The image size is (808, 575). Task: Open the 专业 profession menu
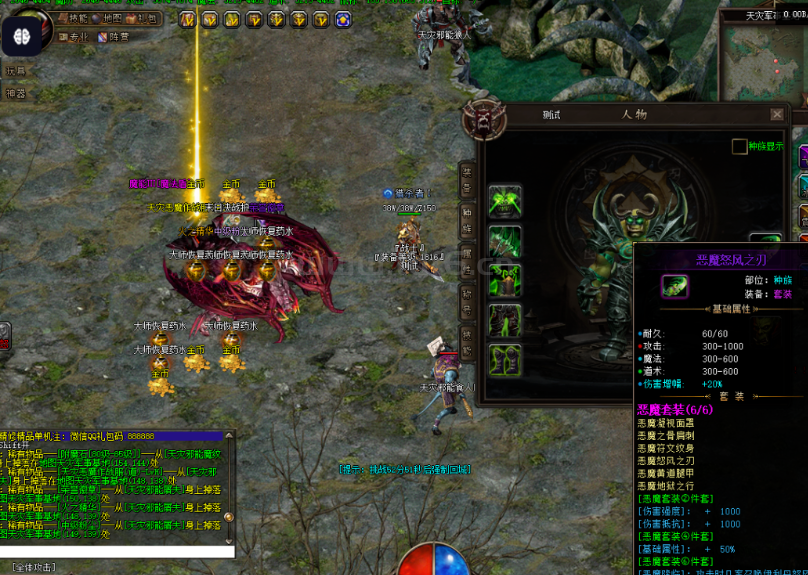[x=74, y=37]
